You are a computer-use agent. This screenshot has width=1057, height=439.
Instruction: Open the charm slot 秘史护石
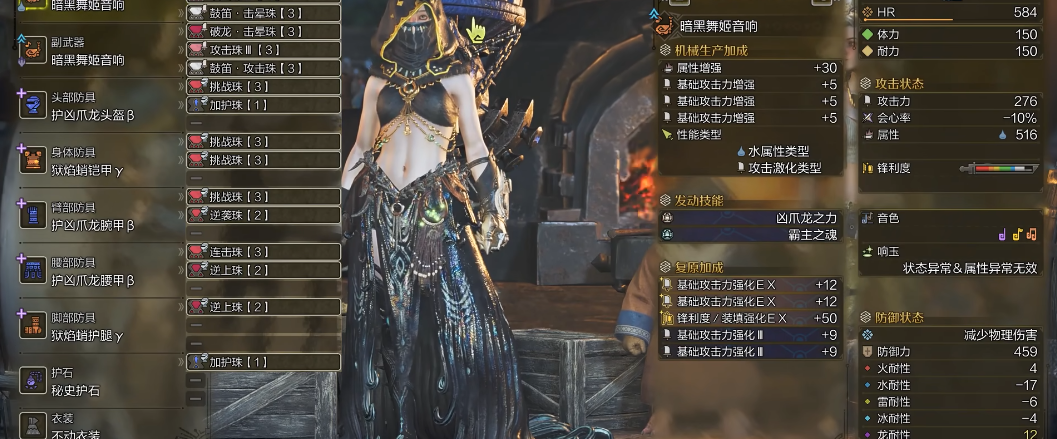tap(90, 381)
